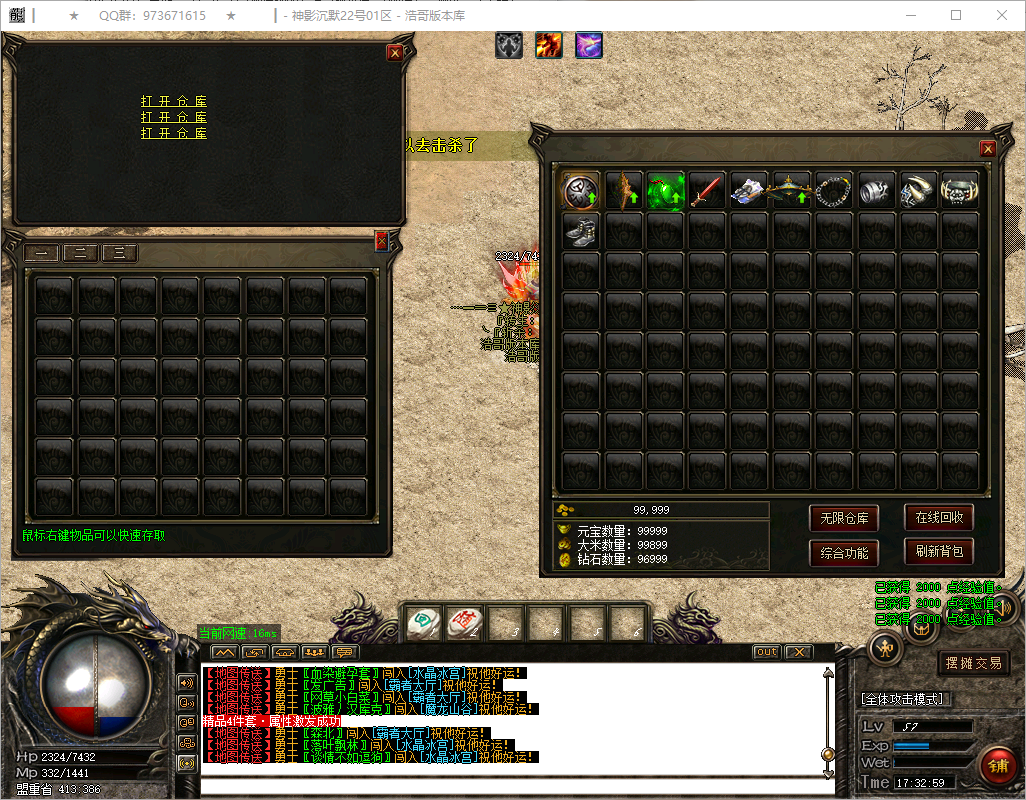1026x800 pixels.
Task: Switch to warehouse tab 二
Action: (x=80, y=253)
